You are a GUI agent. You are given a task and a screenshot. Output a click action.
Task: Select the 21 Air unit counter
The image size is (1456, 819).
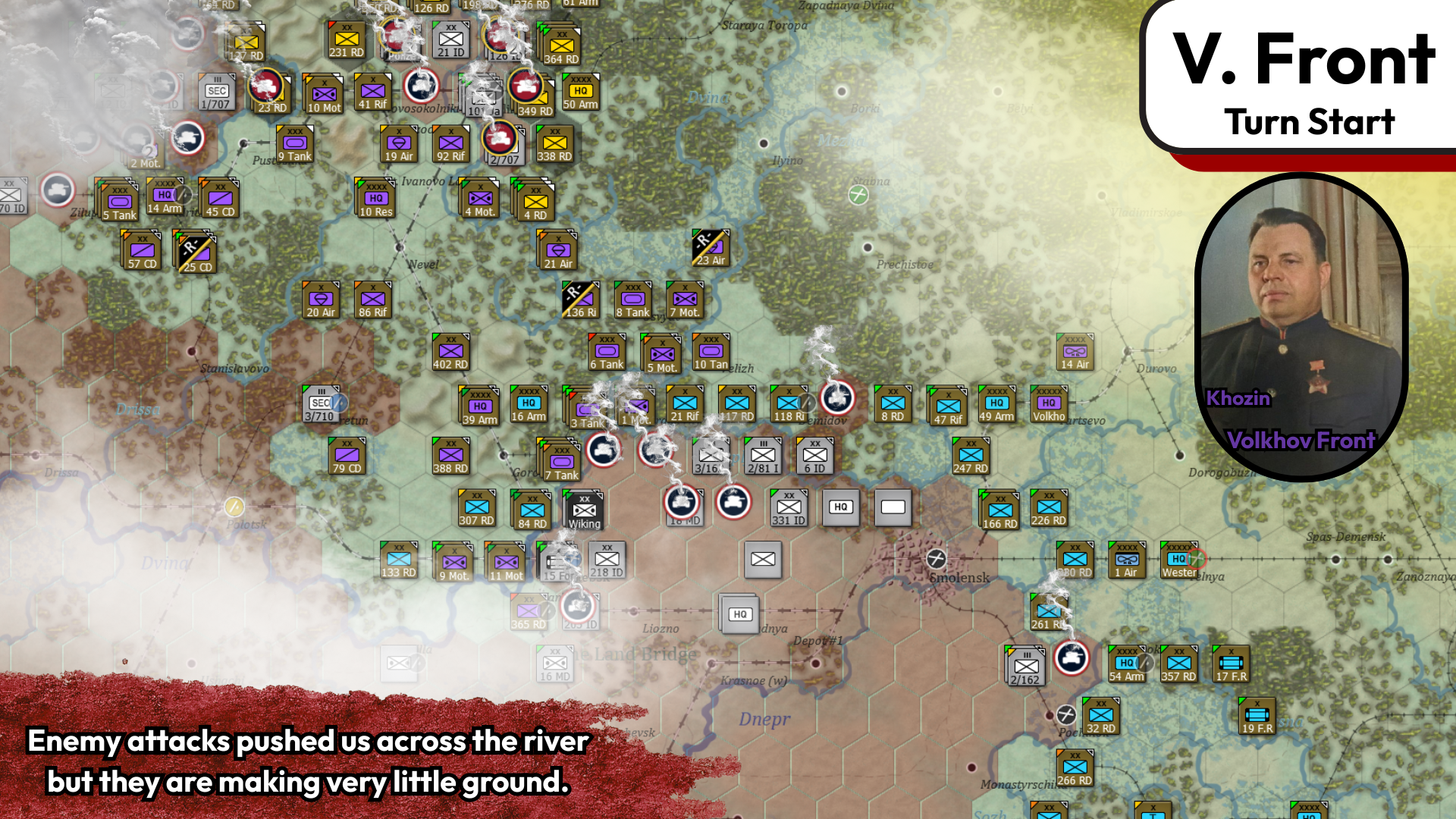click(557, 250)
